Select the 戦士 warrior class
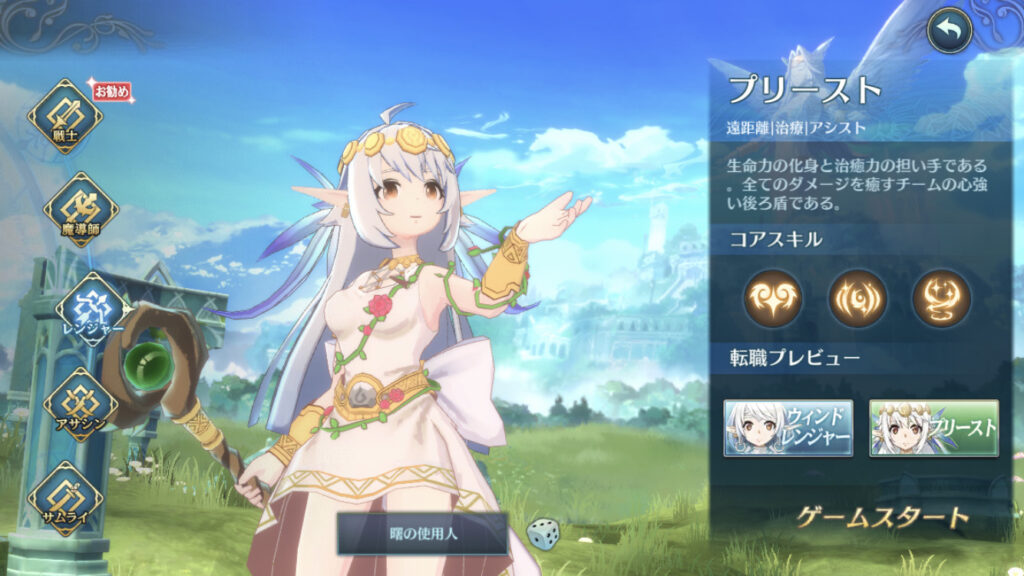The width and height of the screenshot is (1024, 576). coord(65,117)
